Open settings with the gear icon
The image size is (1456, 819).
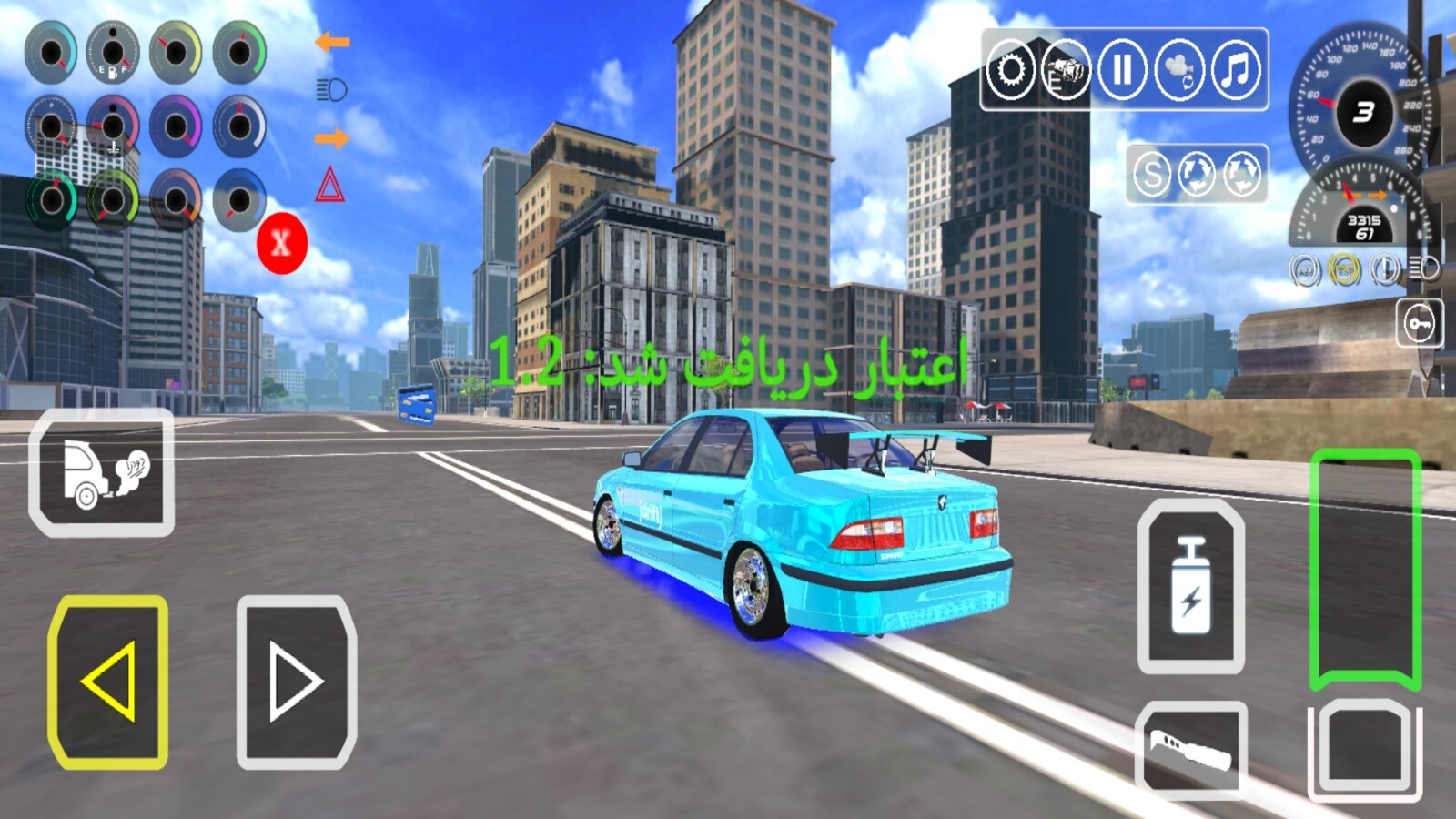(1010, 69)
